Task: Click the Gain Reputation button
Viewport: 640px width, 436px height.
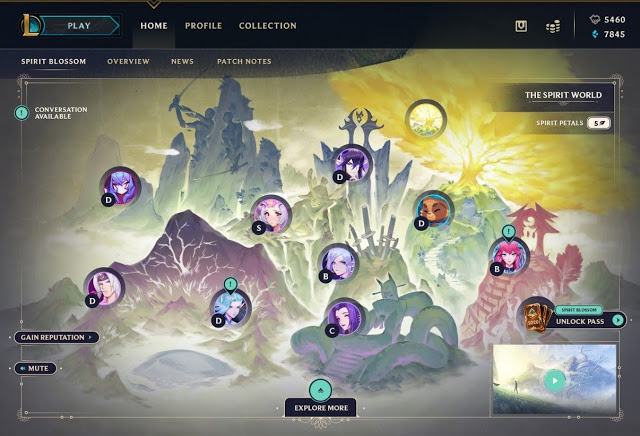Action: [57, 337]
